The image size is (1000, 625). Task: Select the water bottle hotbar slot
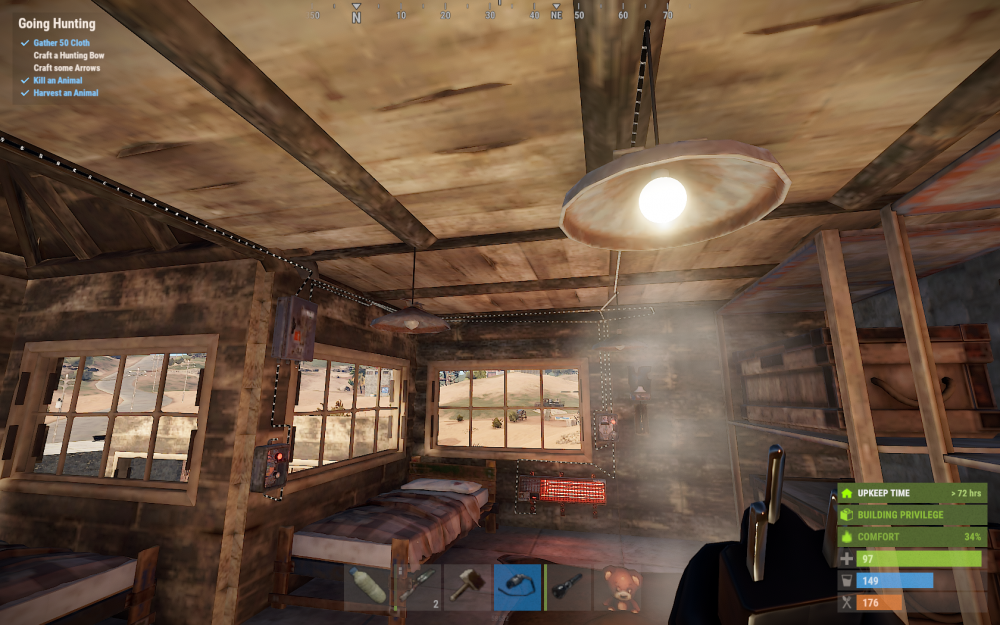(x=367, y=587)
